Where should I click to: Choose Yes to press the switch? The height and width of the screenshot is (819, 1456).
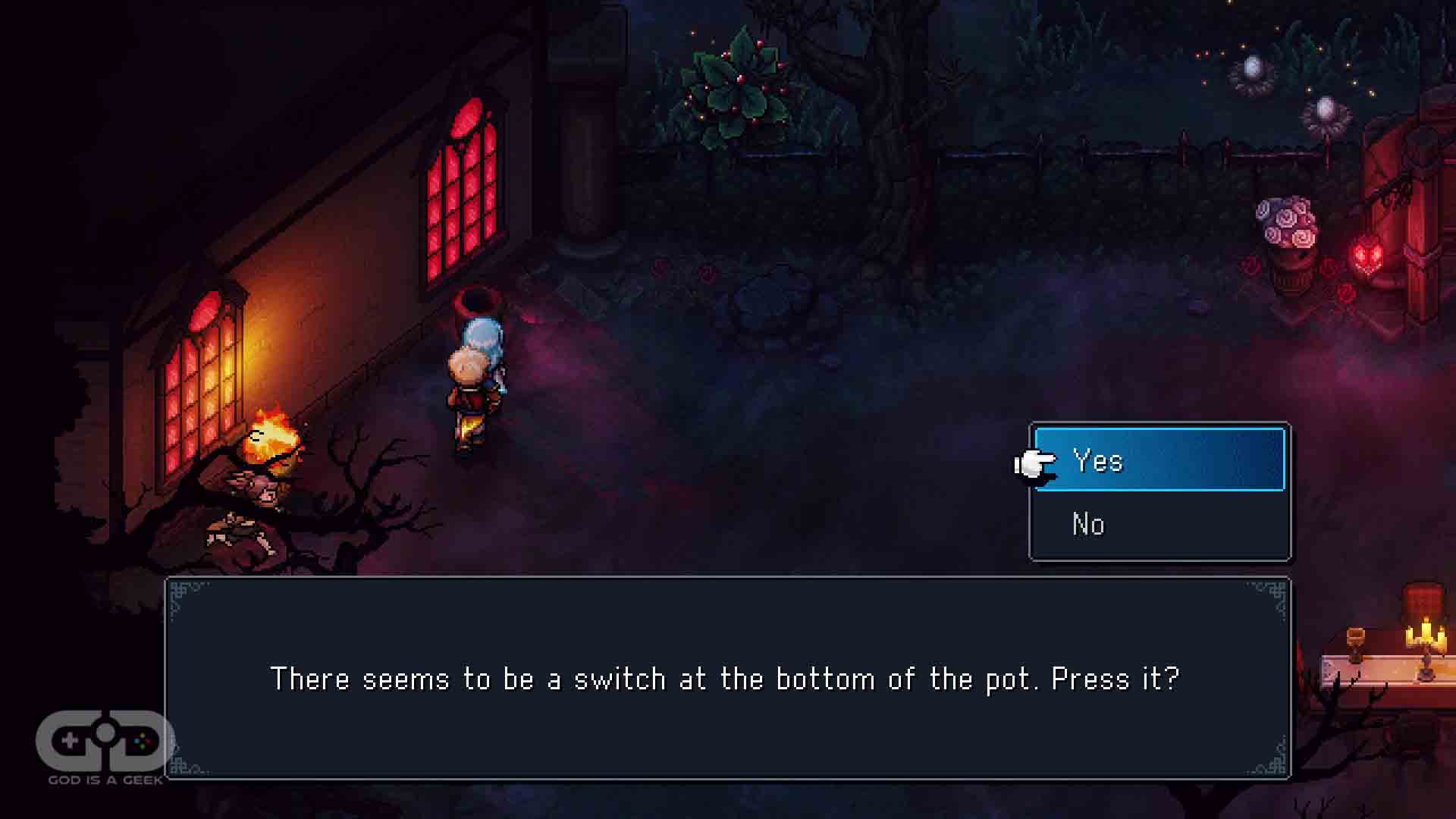[x=1159, y=460]
